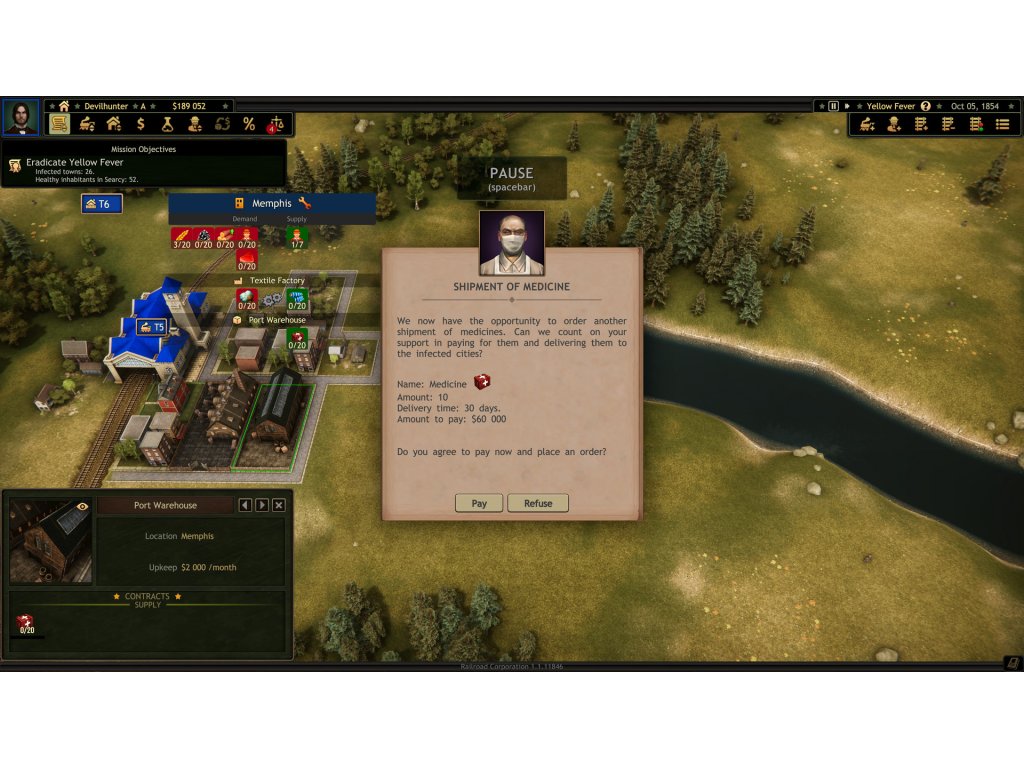Open the dollar sign finances menu
Viewport: 1024px width, 768px height.
pos(141,124)
